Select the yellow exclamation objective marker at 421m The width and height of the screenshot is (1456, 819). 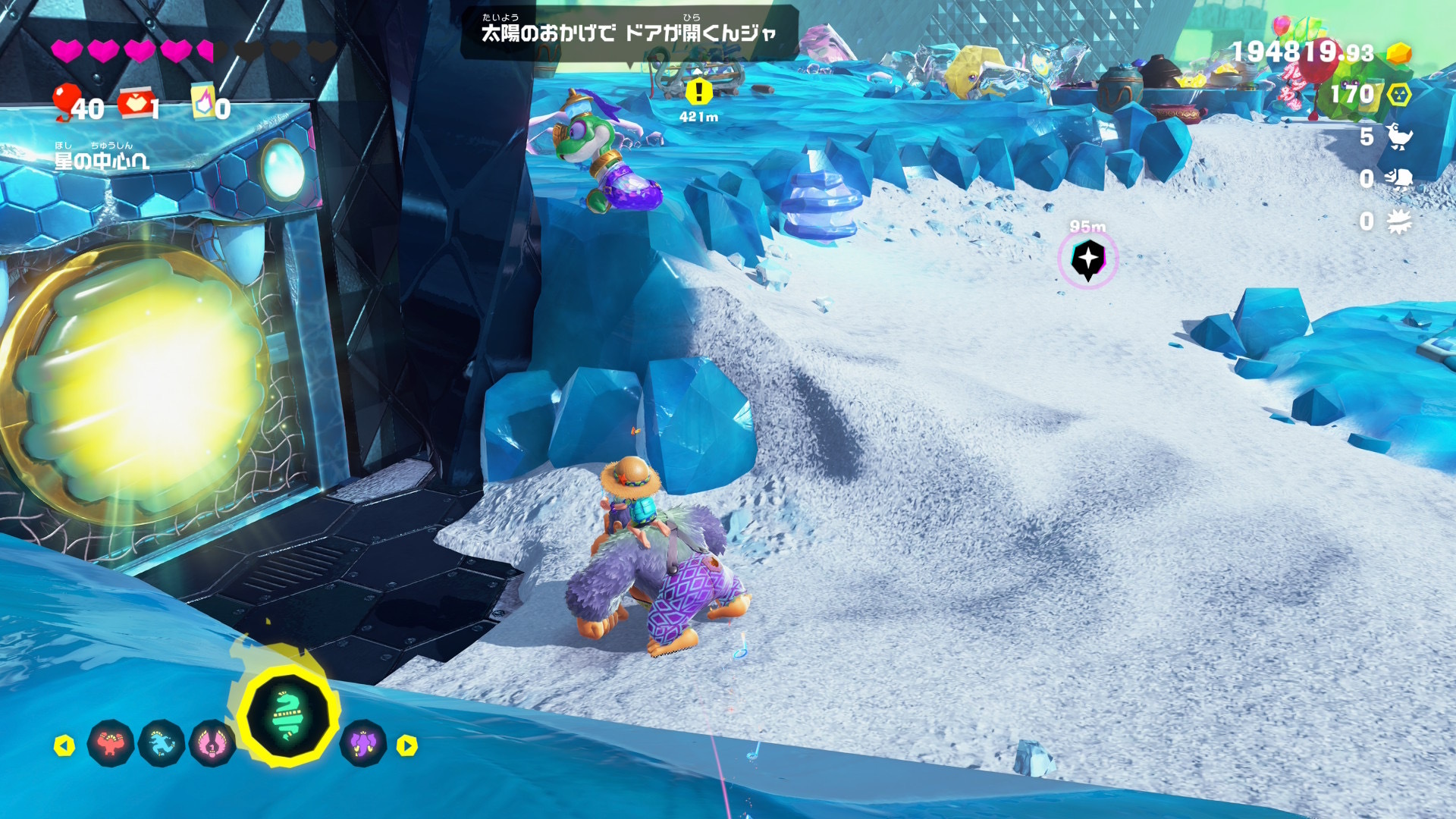click(698, 93)
